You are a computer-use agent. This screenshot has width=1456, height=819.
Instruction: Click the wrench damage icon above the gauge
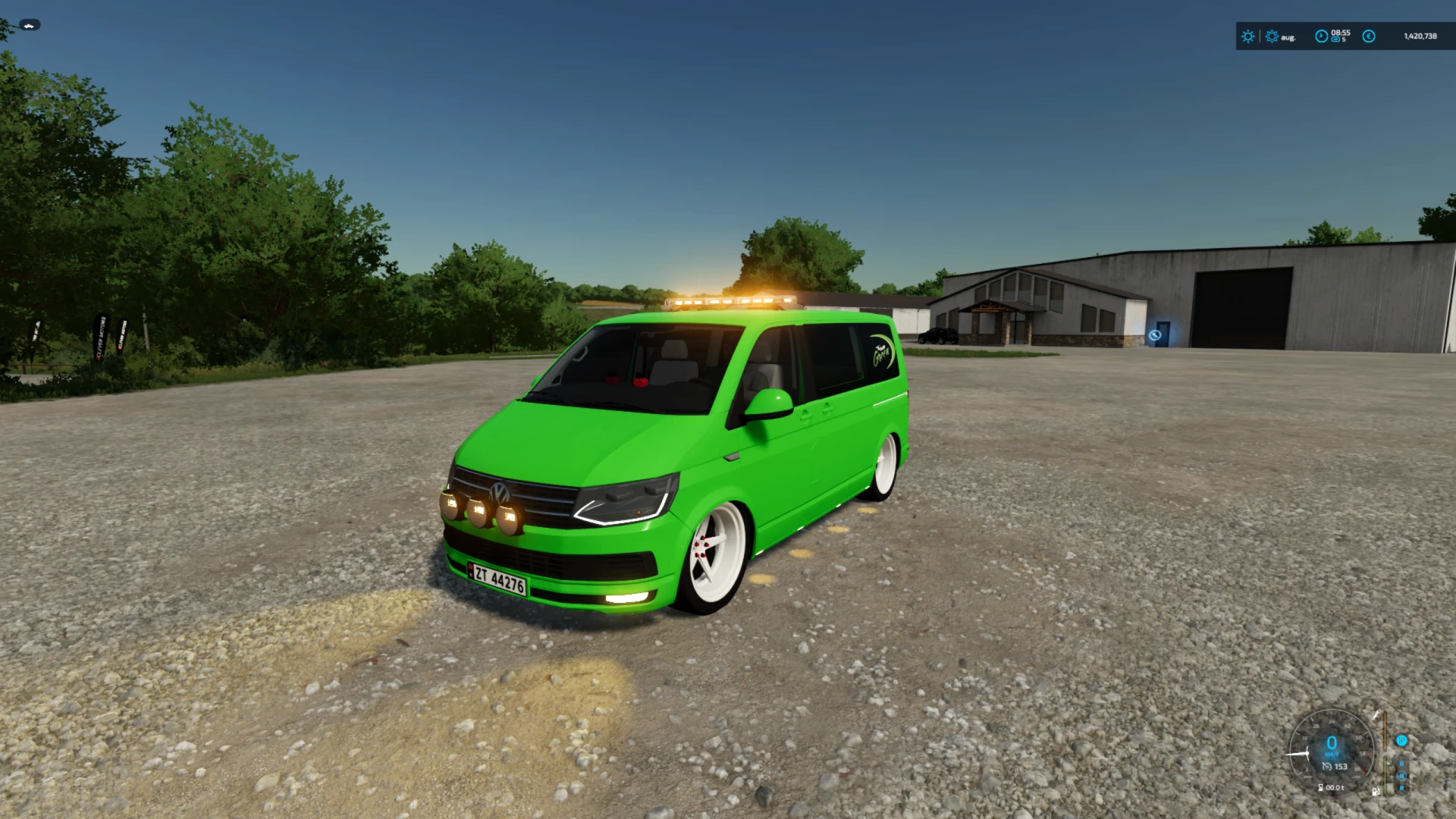click(x=1376, y=715)
